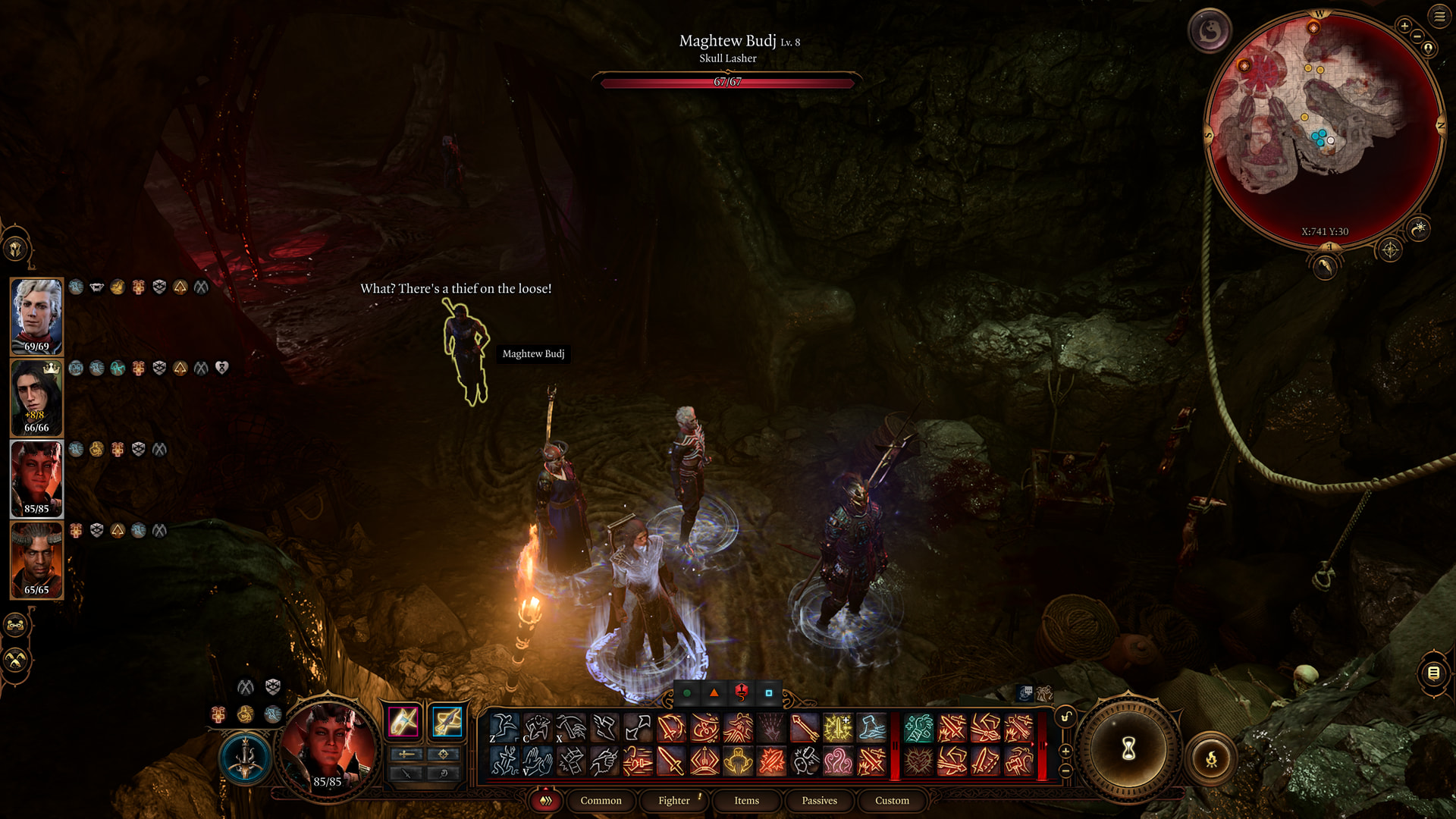
Task: Zoom in on the minimap
Action: point(1404,26)
